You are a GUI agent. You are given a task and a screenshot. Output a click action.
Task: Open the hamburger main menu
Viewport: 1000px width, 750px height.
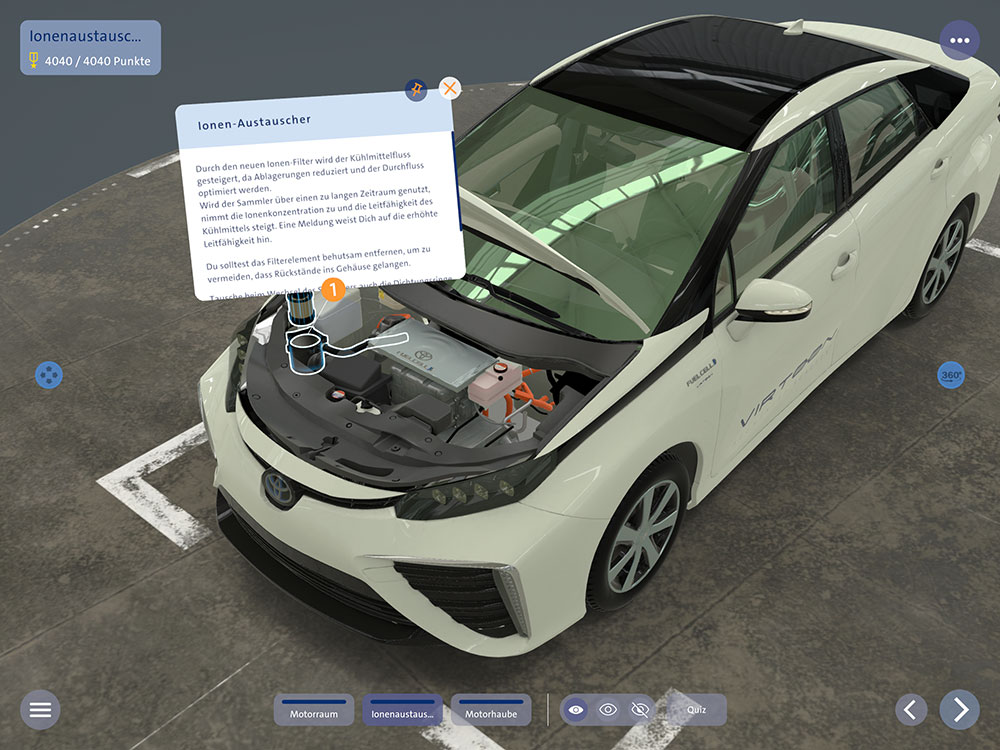[x=40, y=710]
